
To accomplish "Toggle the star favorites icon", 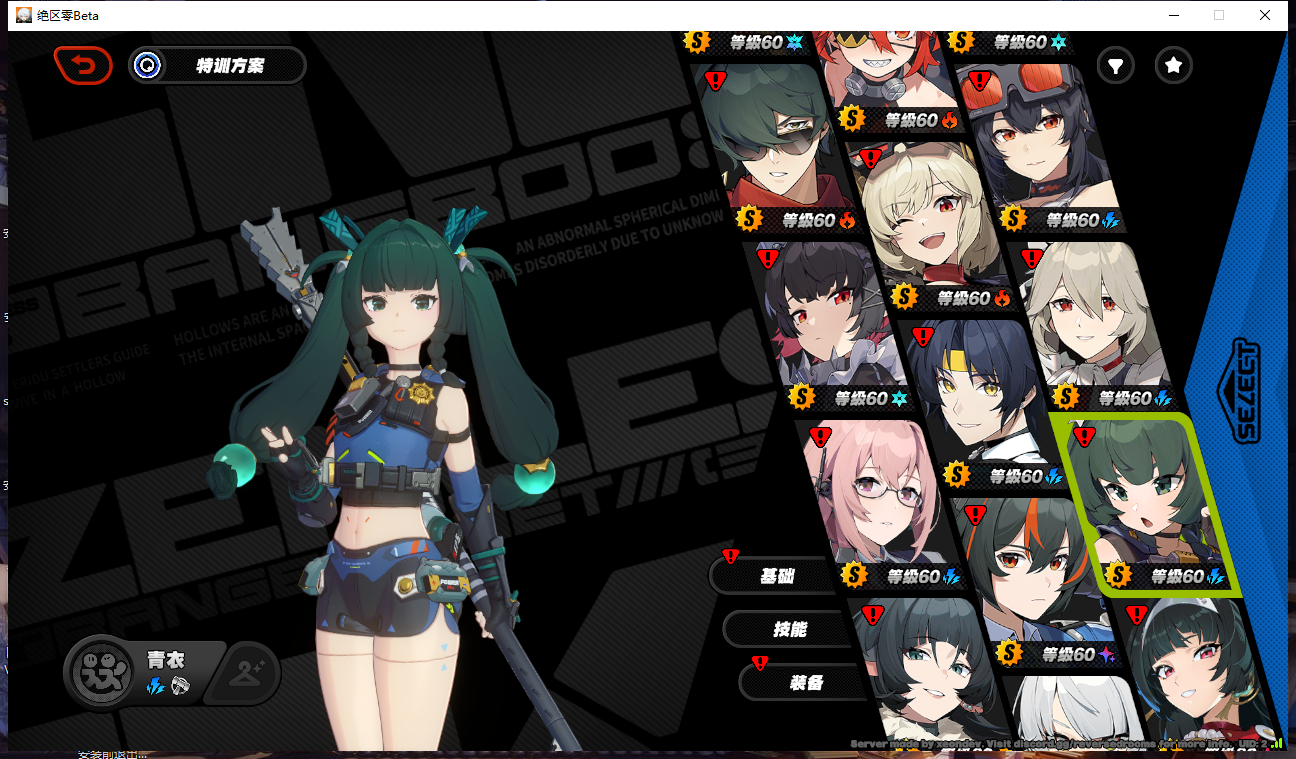I will click(1173, 66).
